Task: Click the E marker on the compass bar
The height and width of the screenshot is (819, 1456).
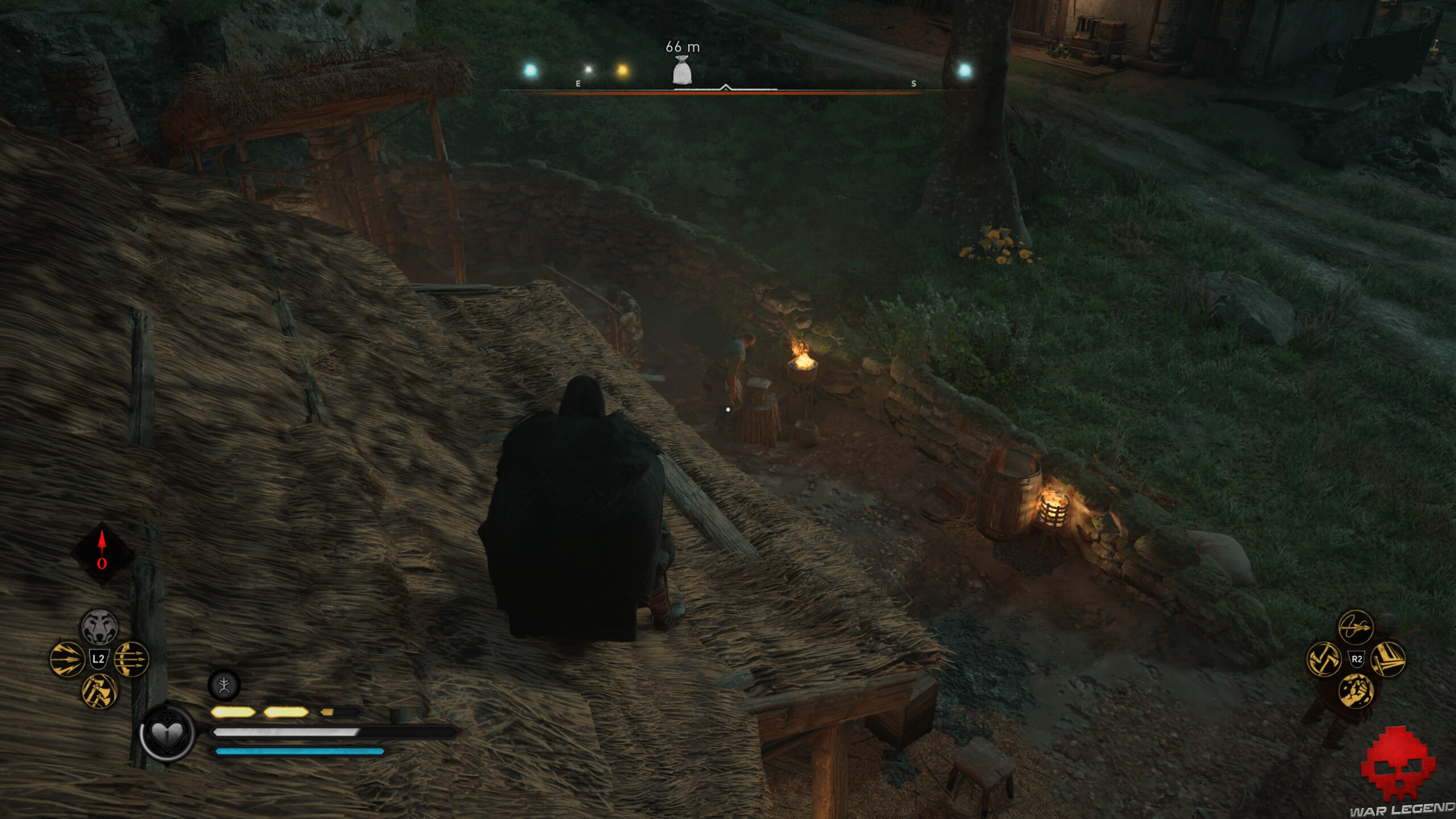Action: coord(578,85)
